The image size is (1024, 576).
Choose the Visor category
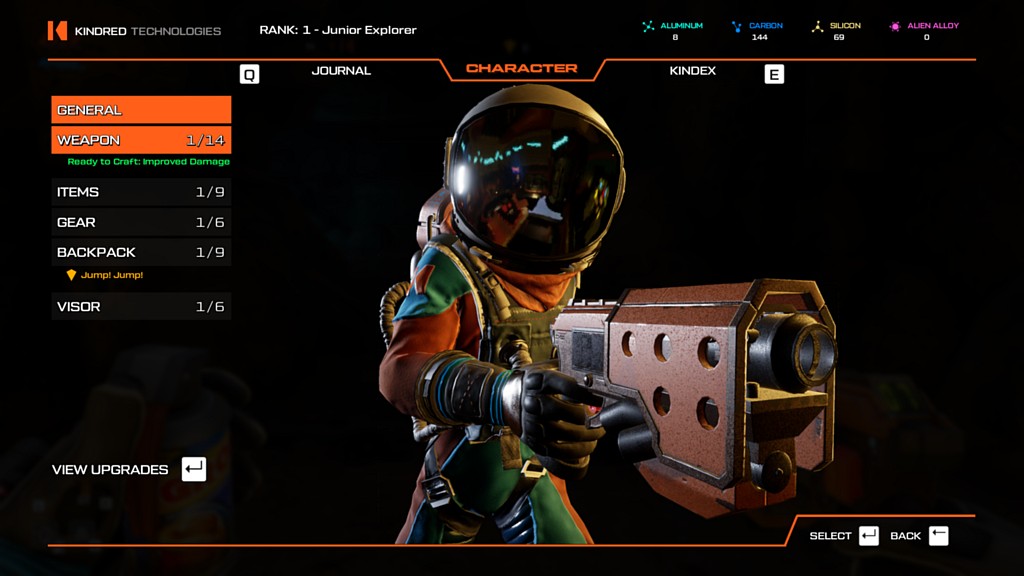click(141, 306)
